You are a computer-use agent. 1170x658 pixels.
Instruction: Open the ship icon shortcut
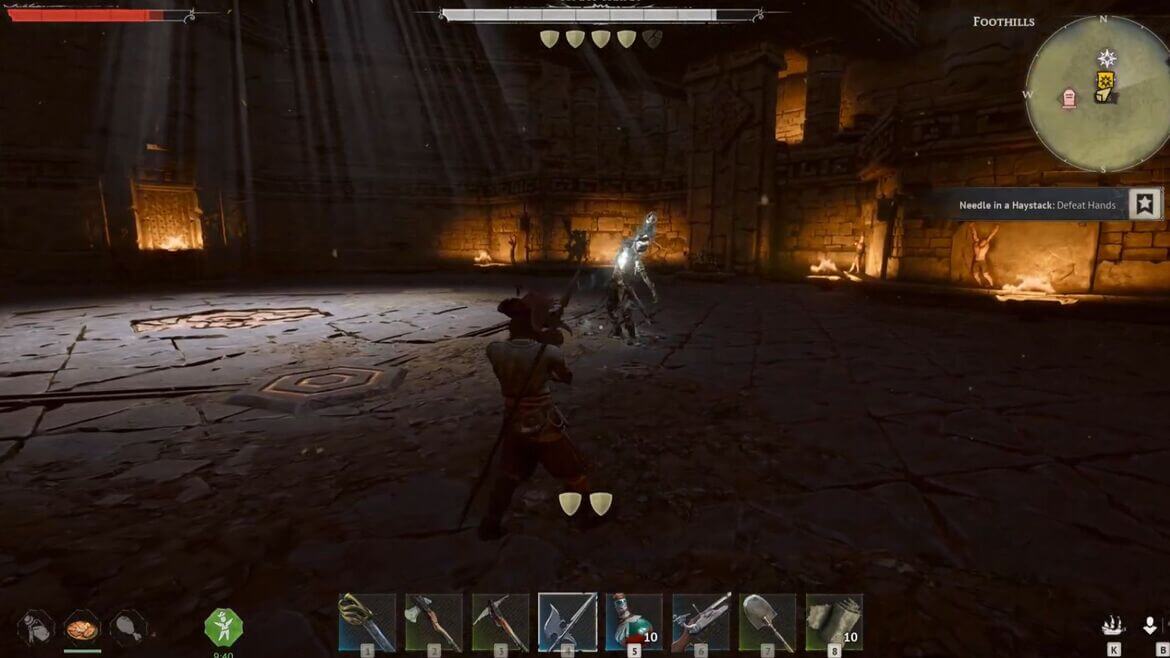(x=1113, y=626)
